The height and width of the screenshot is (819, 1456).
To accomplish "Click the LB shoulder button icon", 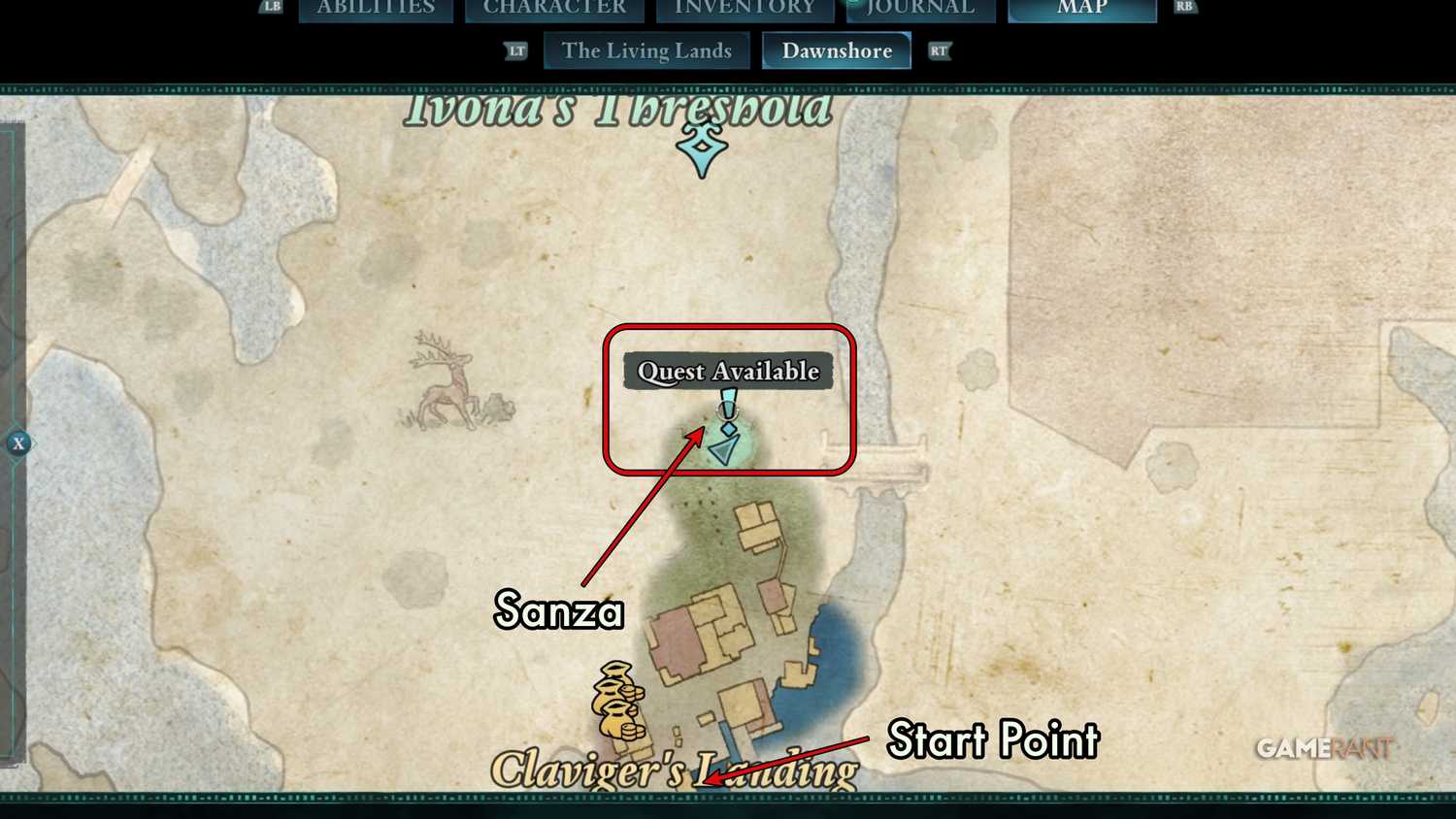I will [x=270, y=8].
